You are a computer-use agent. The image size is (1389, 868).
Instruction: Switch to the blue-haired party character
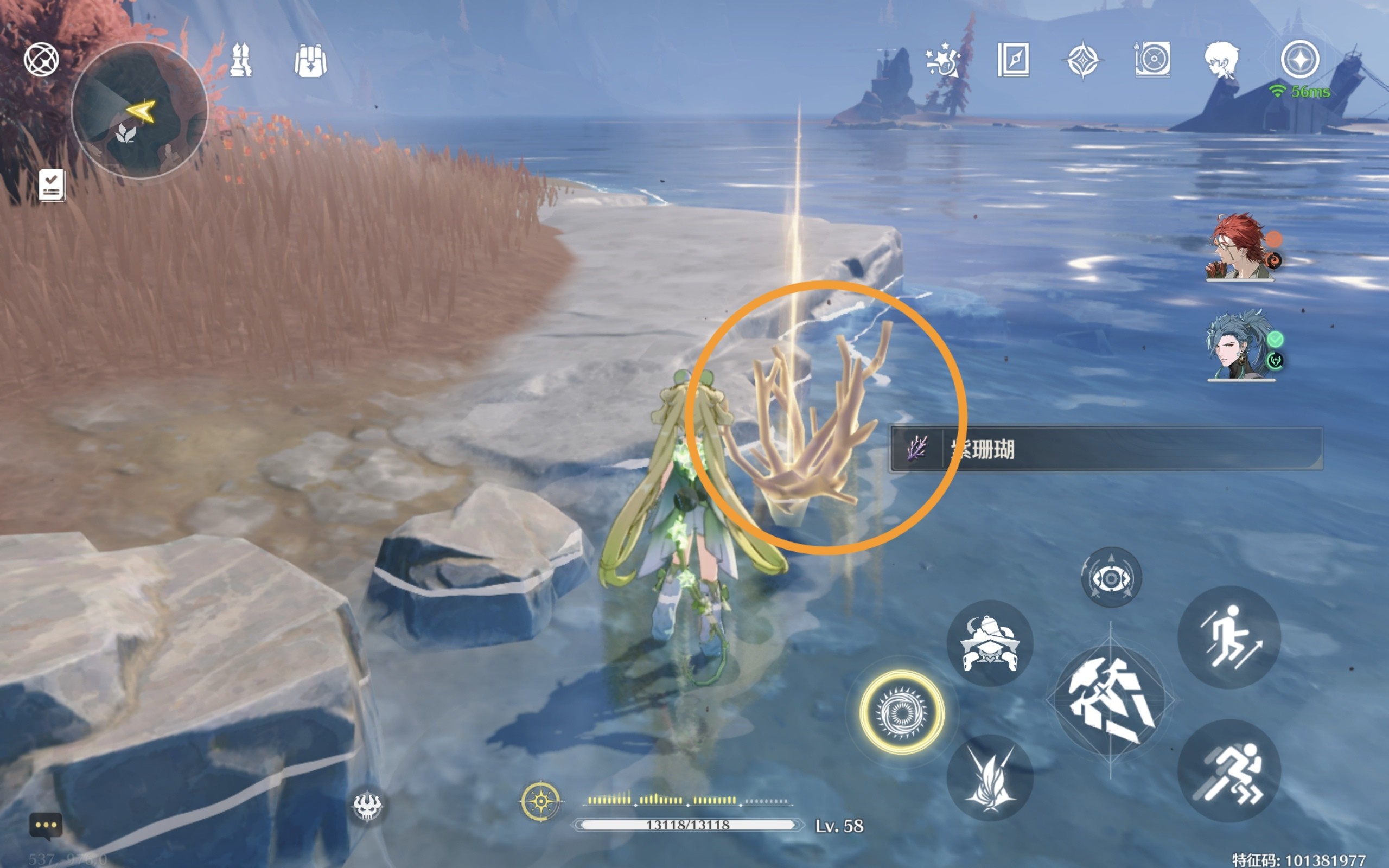(x=1240, y=346)
